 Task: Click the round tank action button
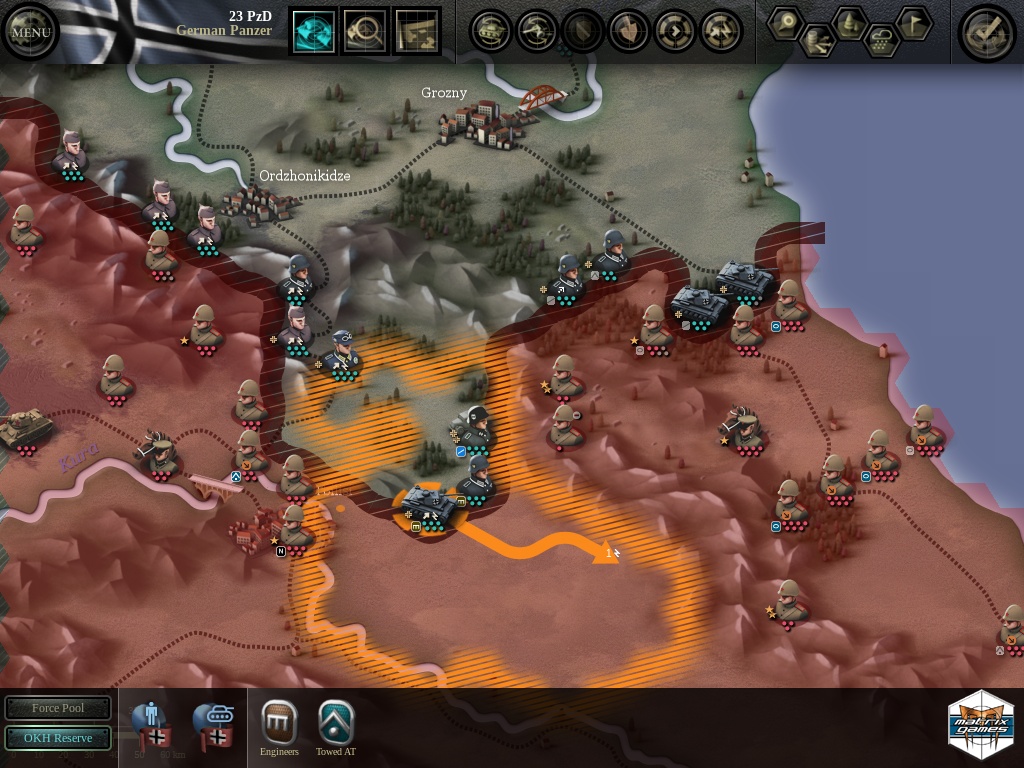491,31
